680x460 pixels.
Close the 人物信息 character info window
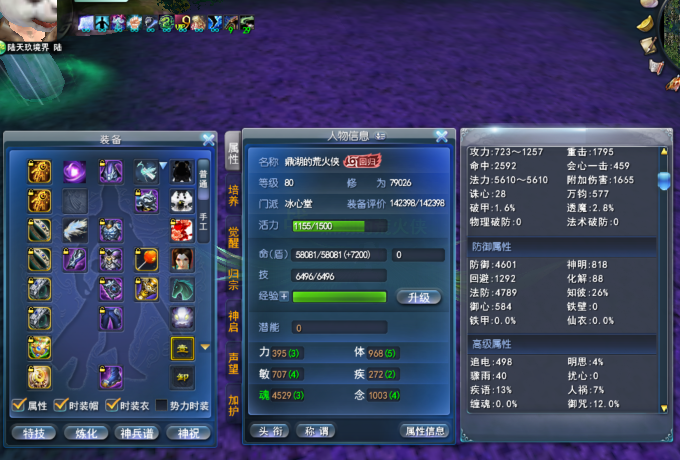(x=441, y=137)
